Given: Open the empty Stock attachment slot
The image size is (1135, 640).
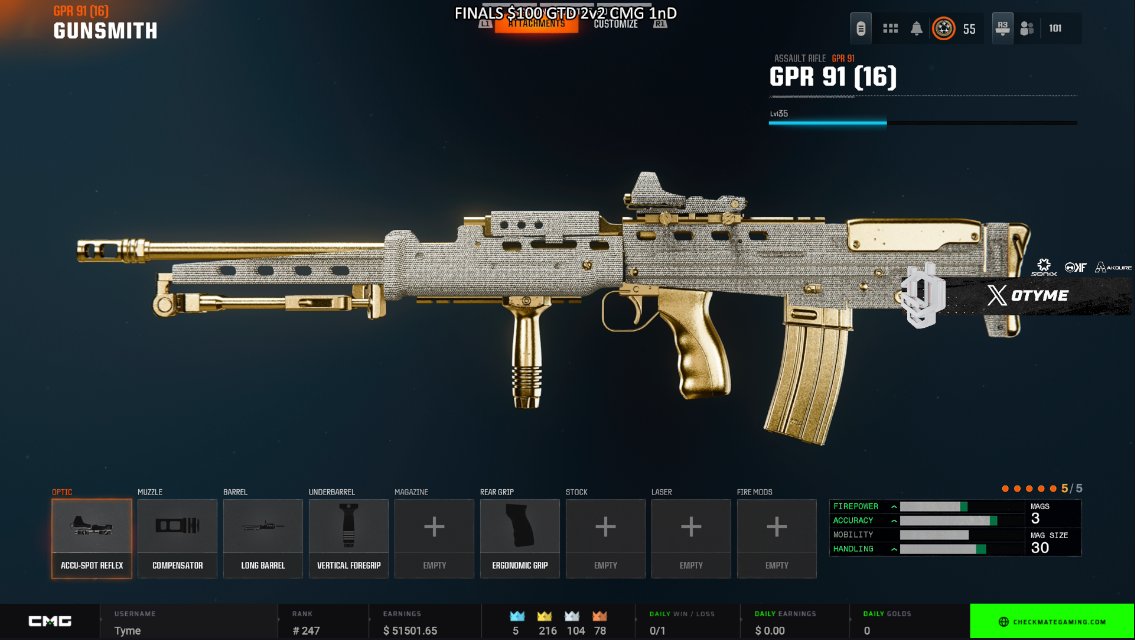Looking at the screenshot, I should point(605,539).
